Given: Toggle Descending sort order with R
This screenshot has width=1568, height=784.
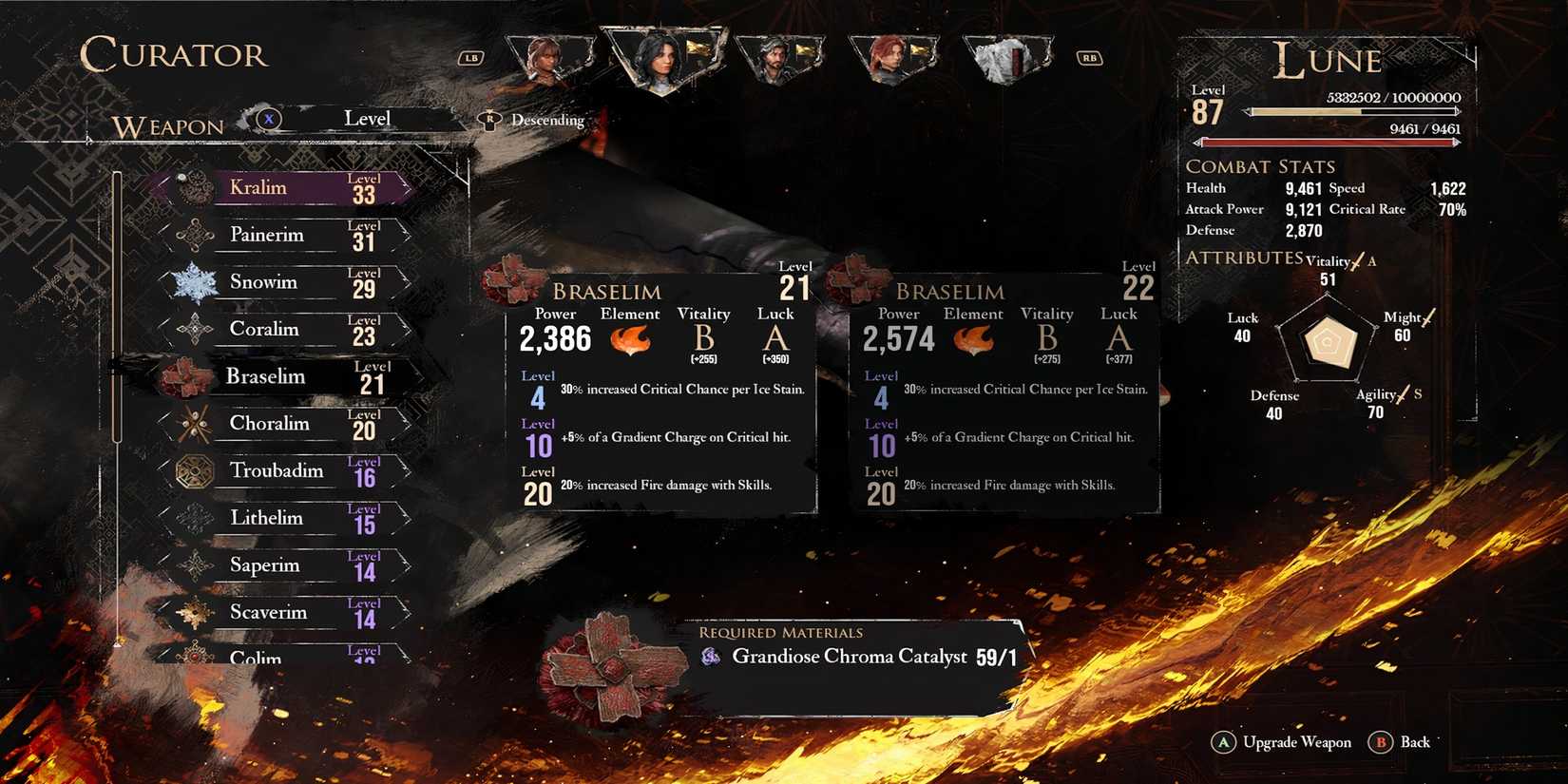Looking at the screenshot, I should click(488, 120).
